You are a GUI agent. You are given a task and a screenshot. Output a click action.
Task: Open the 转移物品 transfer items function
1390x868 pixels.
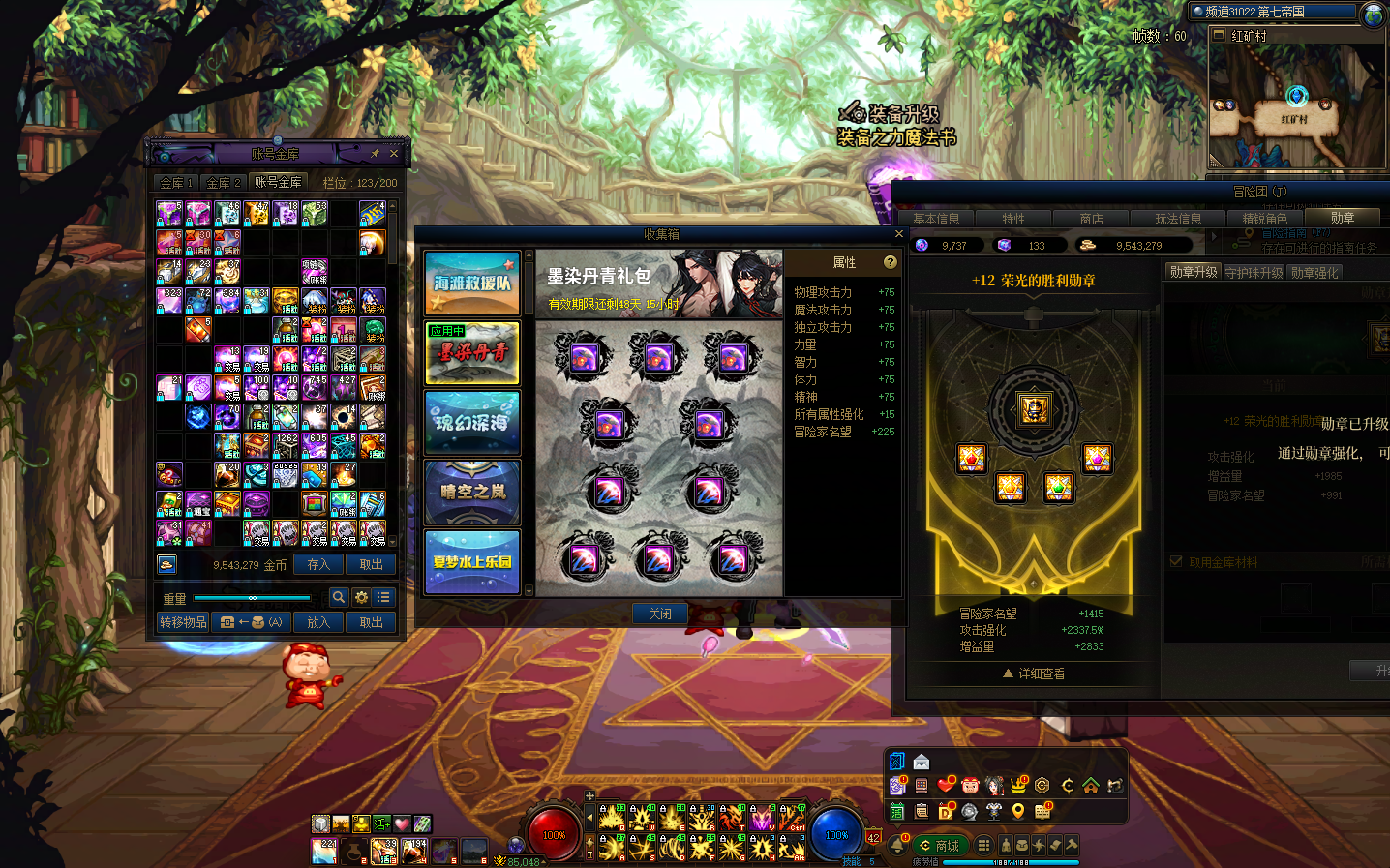pos(183,622)
